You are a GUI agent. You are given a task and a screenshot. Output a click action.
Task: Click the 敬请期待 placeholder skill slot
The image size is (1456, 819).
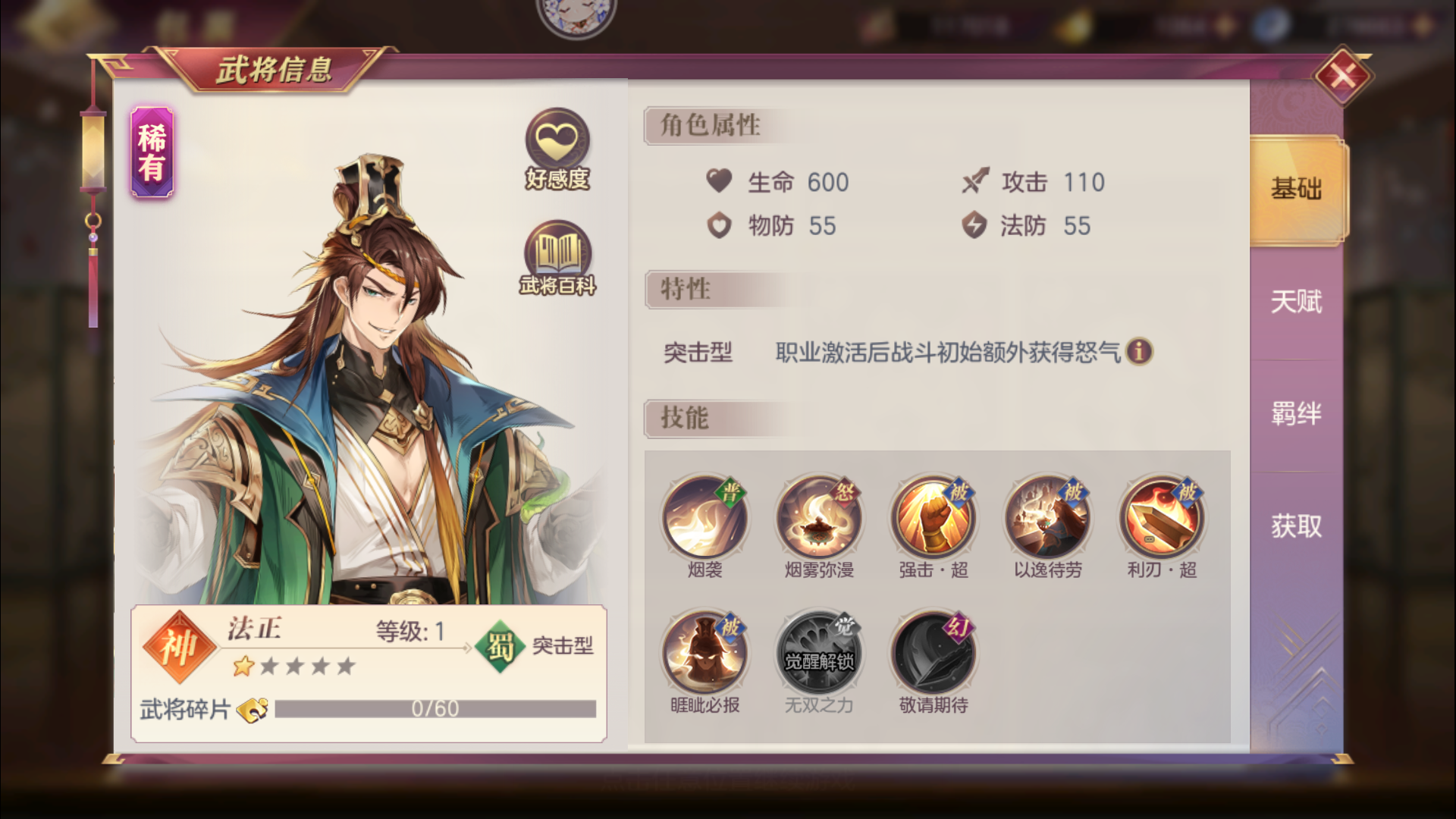point(934,651)
